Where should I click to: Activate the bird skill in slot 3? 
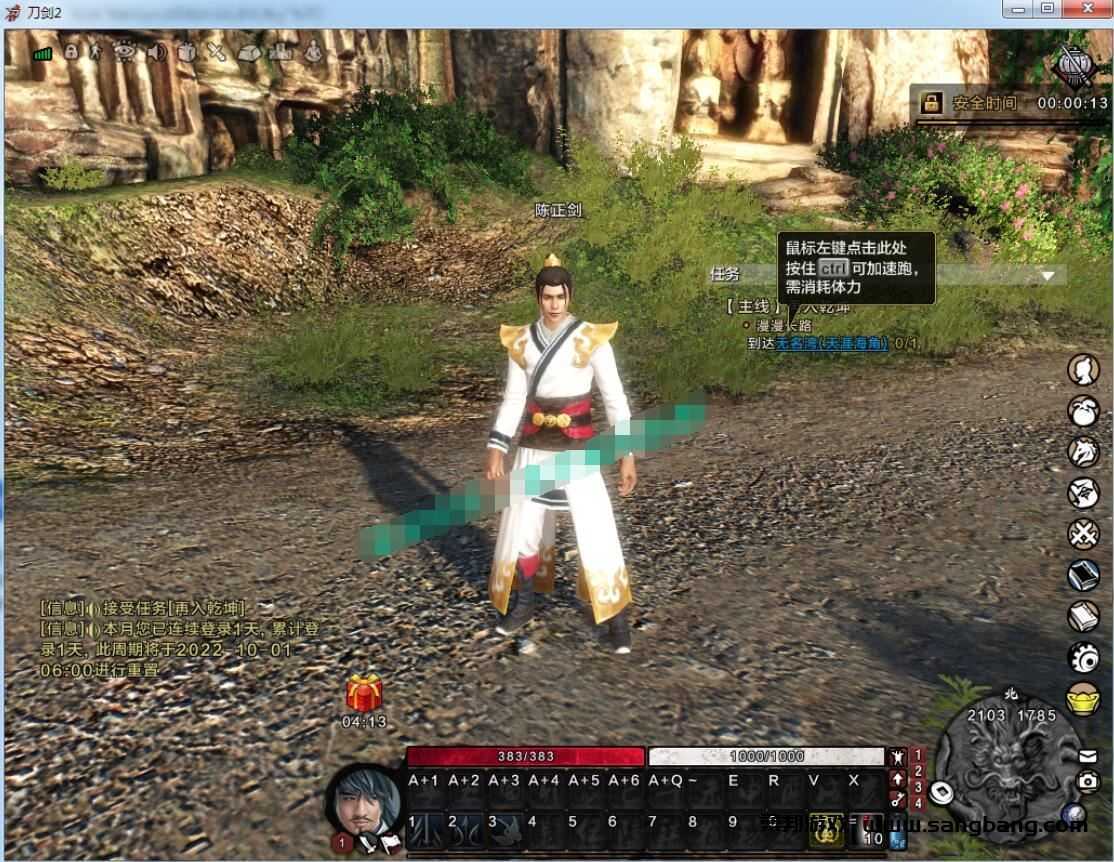click(x=500, y=824)
